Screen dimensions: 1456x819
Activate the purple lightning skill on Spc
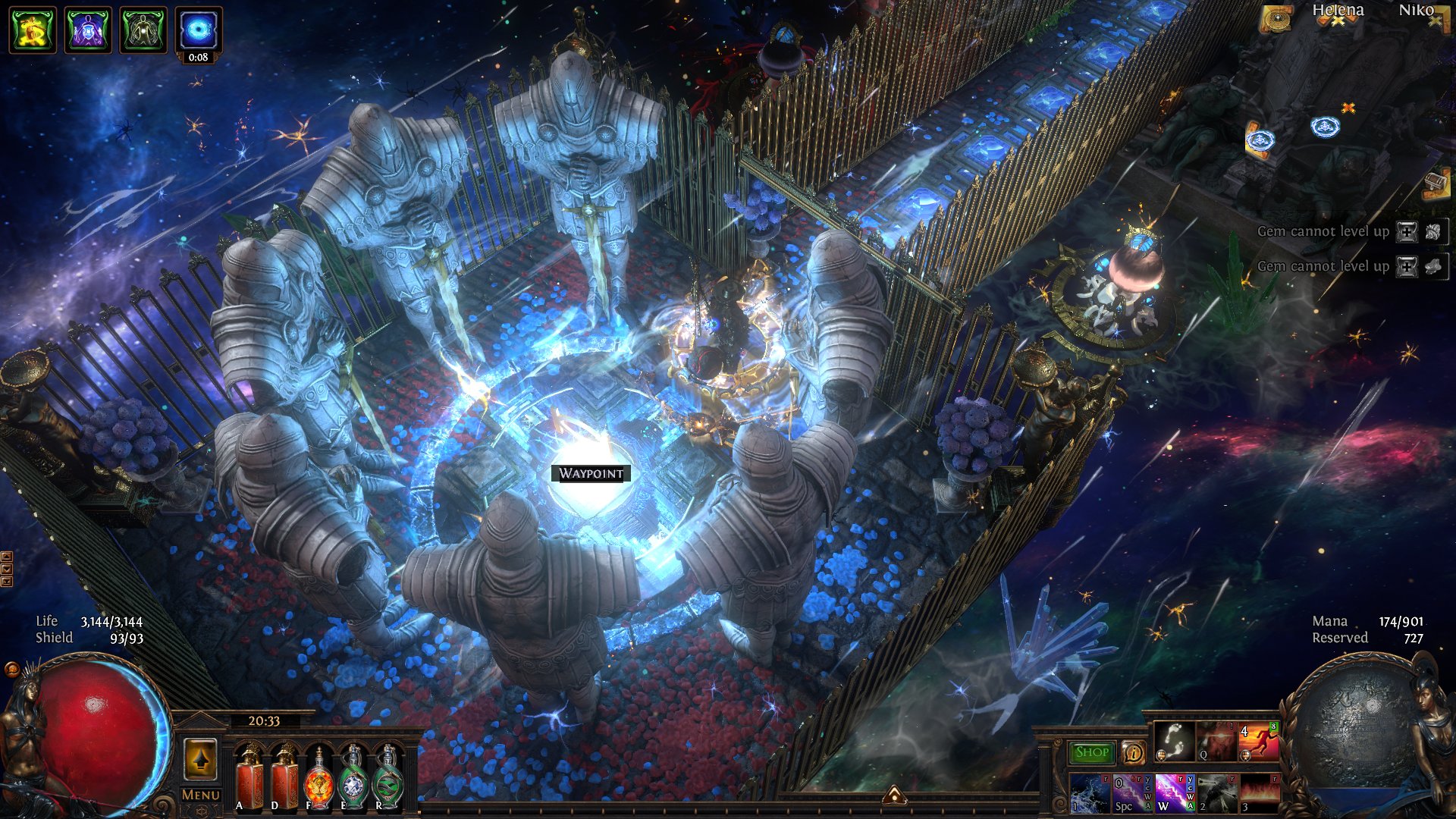coord(1131,793)
